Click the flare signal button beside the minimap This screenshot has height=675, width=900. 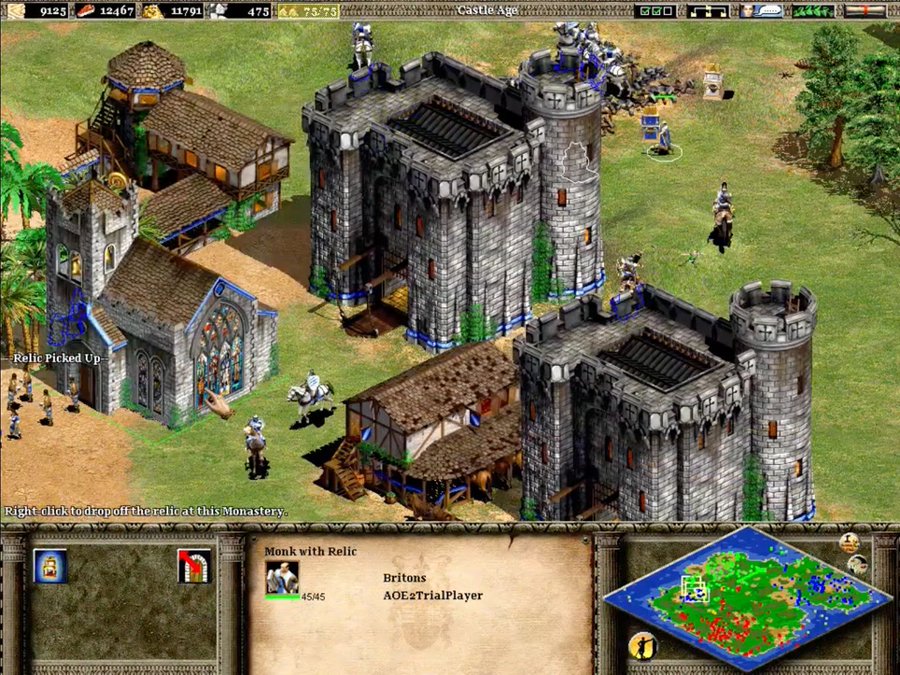(x=858, y=565)
